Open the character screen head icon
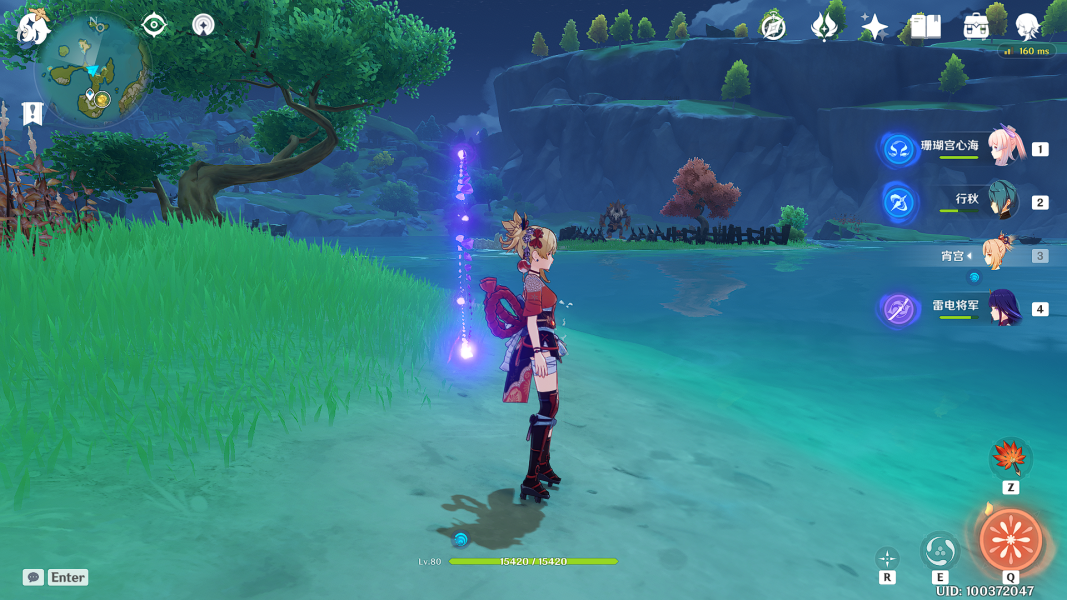The height and width of the screenshot is (600, 1067). point(1027,27)
